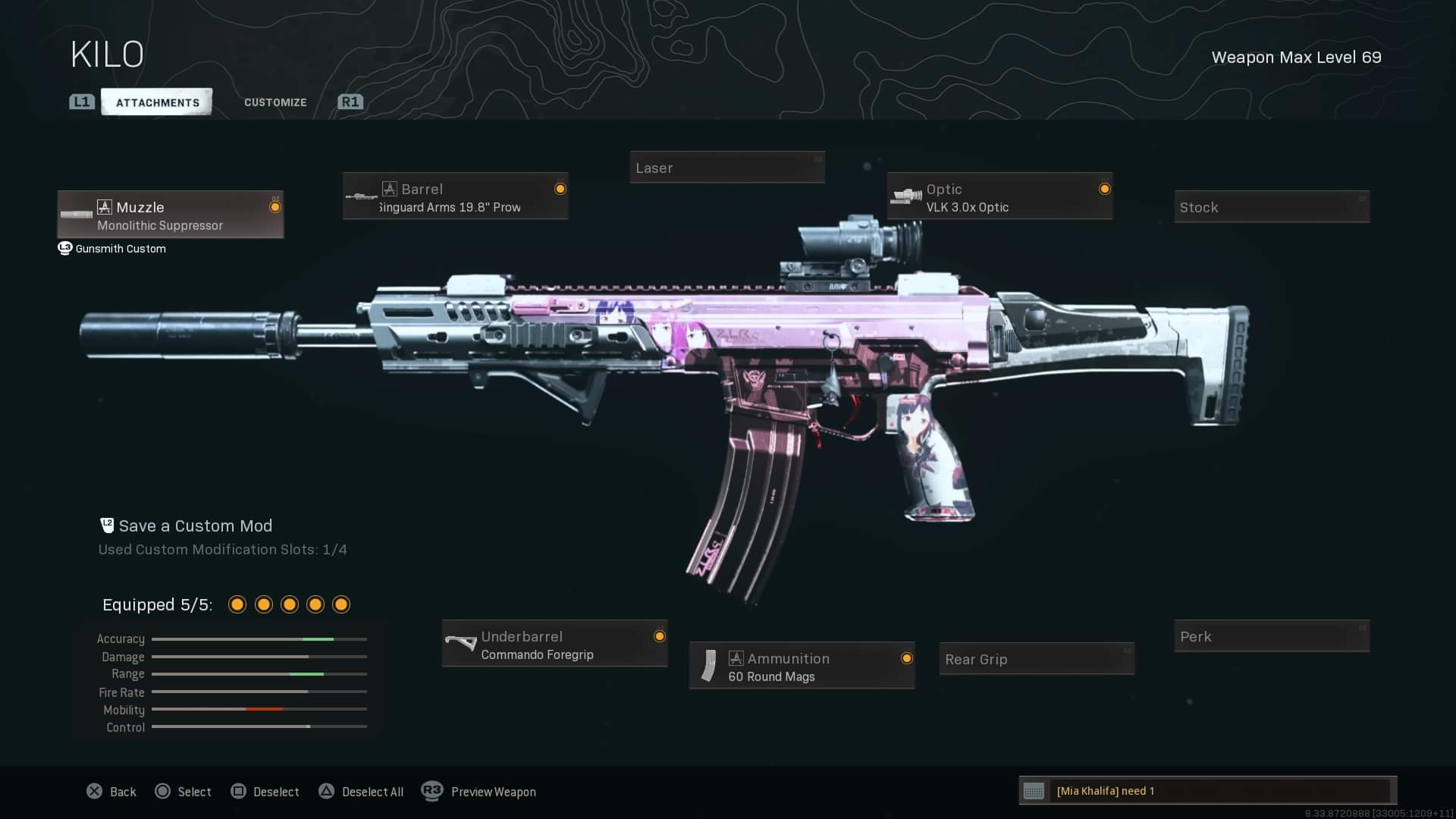
Task: Toggle the equipped indicator on the Optic slot
Action: coord(1105,189)
